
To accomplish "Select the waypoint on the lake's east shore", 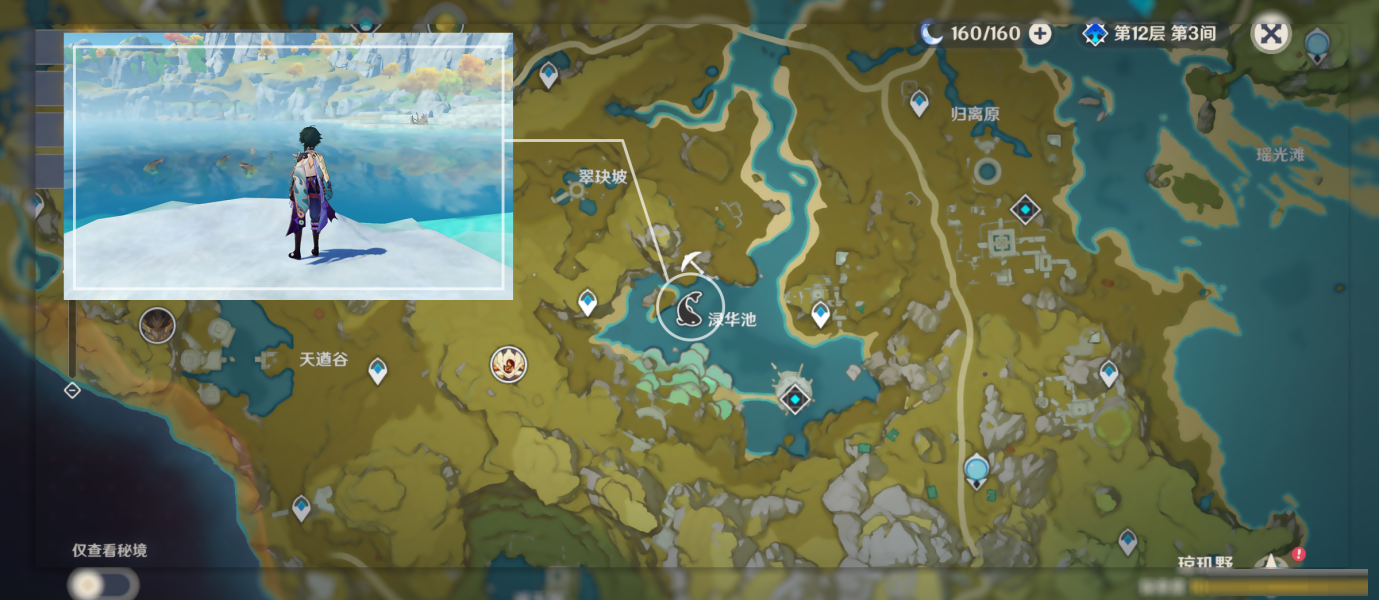I will tap(820, 314).
